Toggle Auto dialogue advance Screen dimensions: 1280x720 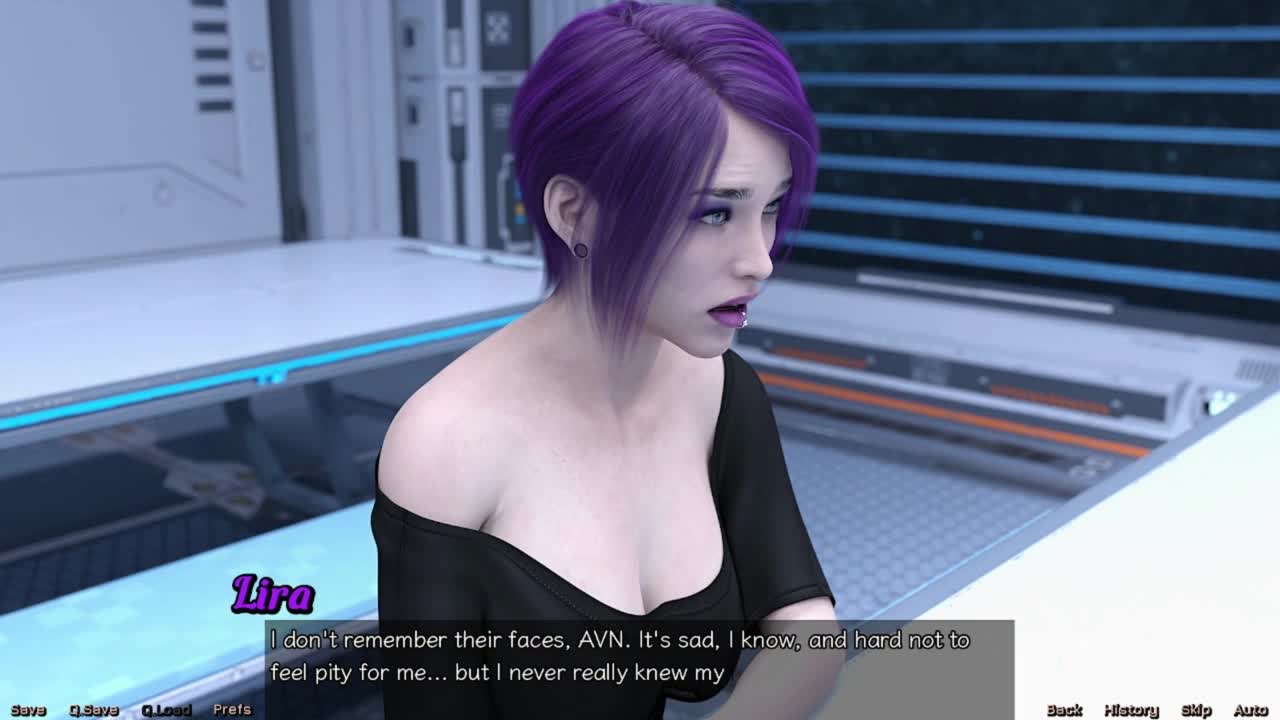tap(1250, 710)
